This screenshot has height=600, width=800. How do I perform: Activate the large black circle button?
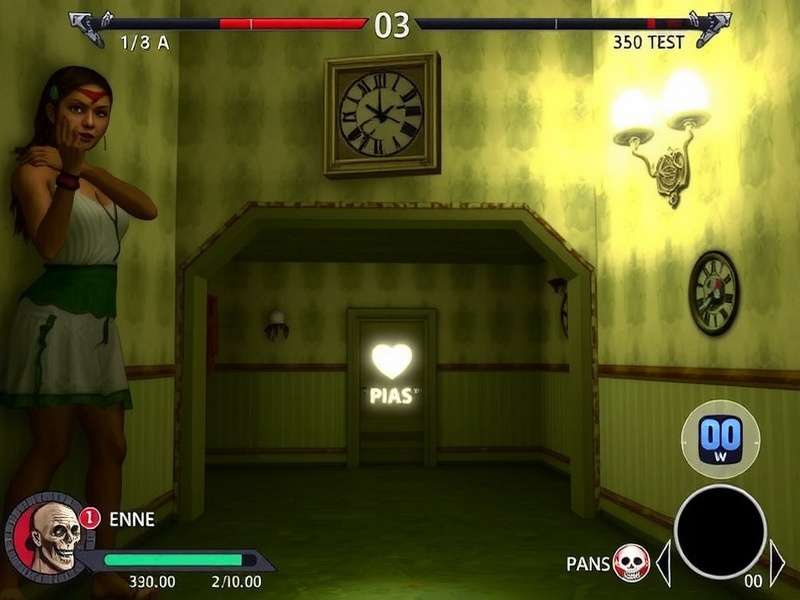(x=720, y=532)
